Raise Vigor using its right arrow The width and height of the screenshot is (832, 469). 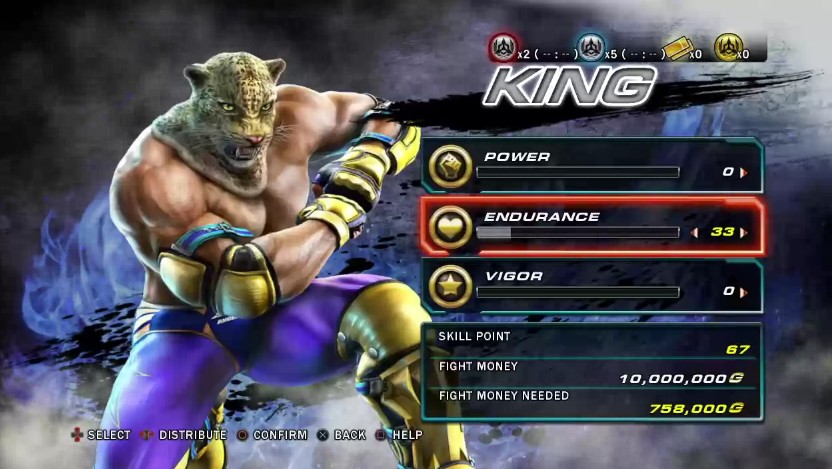coord(743,292)
